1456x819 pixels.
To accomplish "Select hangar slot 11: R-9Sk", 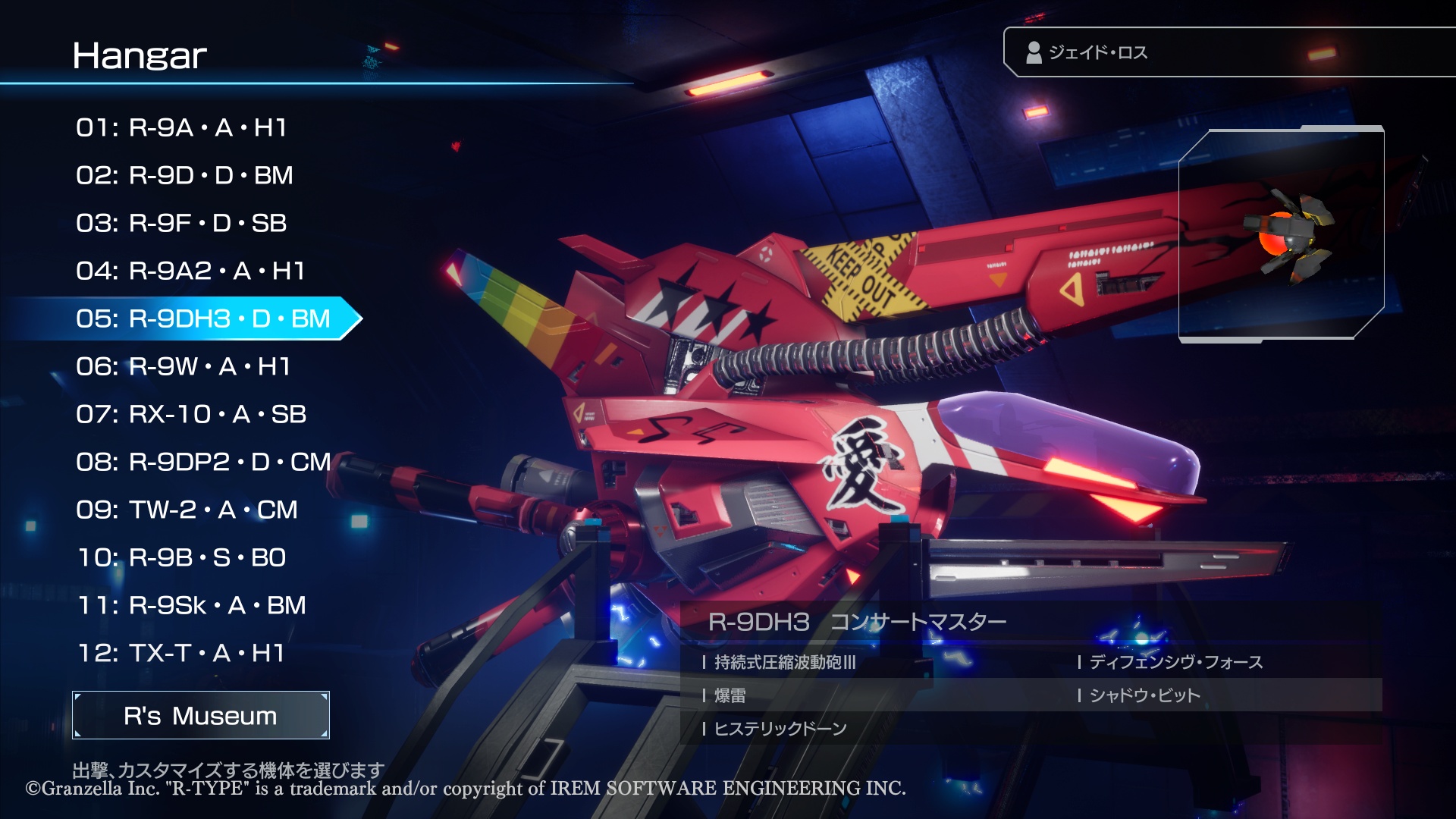I will [x=192, y=605].
